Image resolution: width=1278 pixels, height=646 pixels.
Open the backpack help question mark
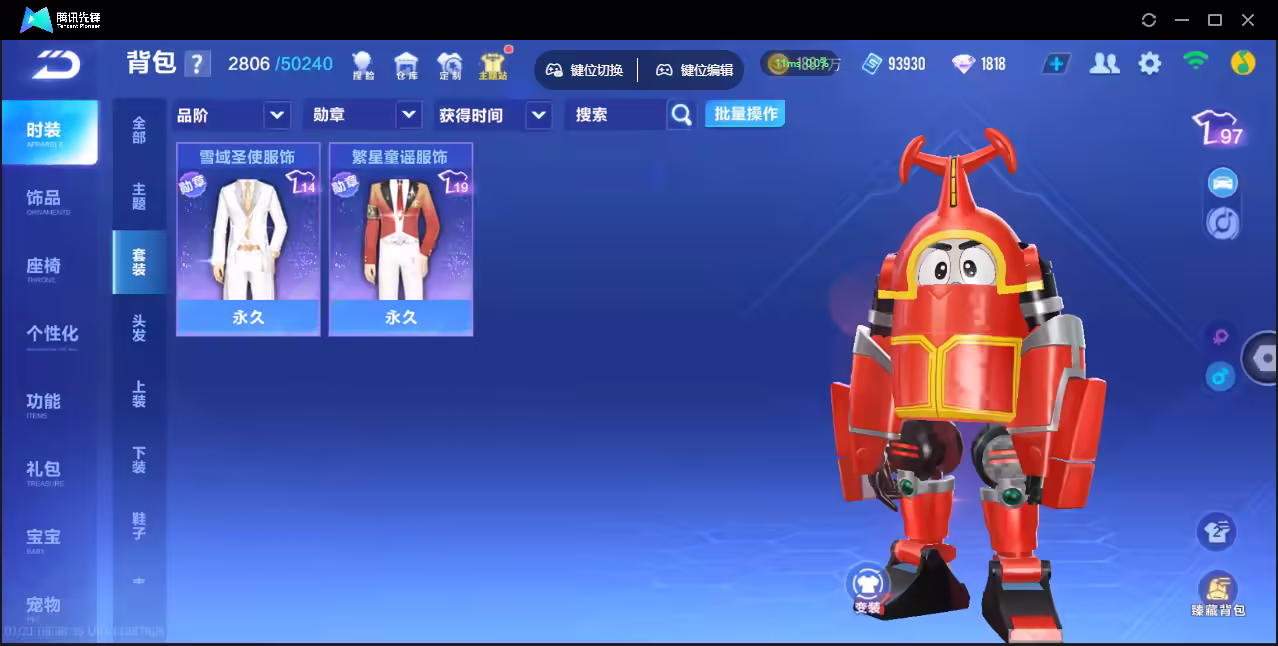[197, 64]
